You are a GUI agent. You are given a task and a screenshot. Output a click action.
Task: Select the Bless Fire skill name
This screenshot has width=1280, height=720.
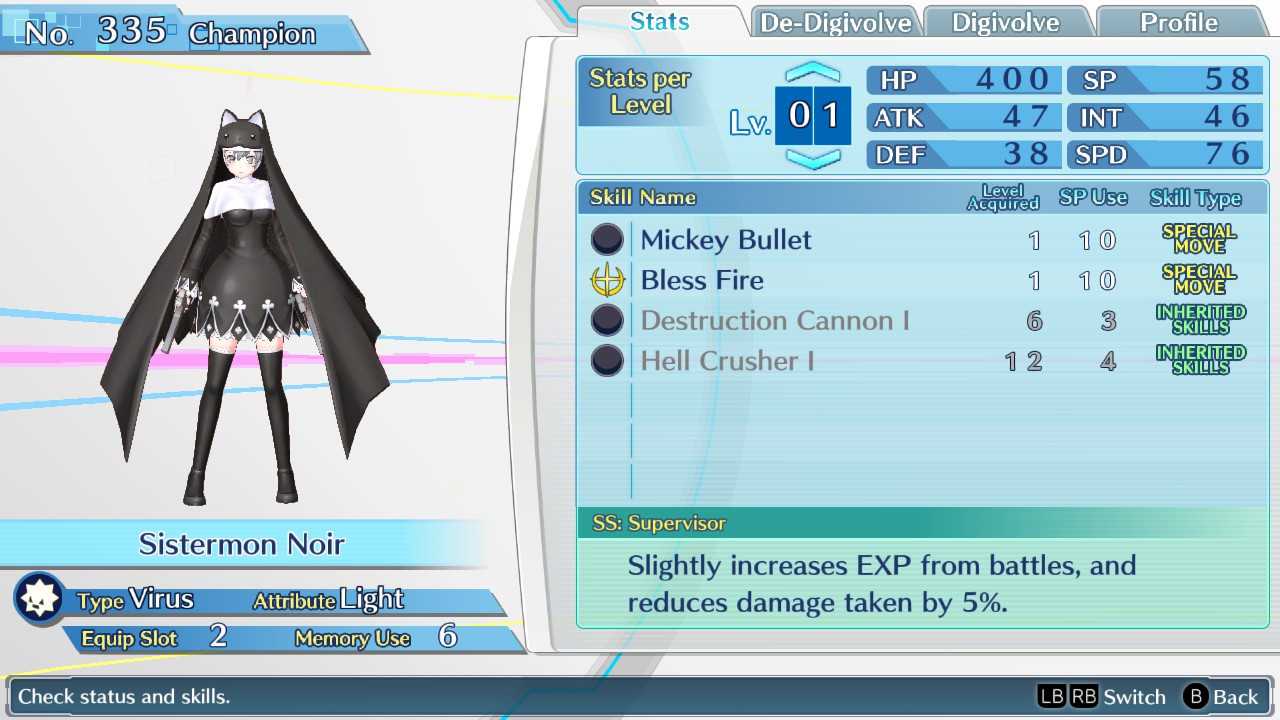coord(702,280)
